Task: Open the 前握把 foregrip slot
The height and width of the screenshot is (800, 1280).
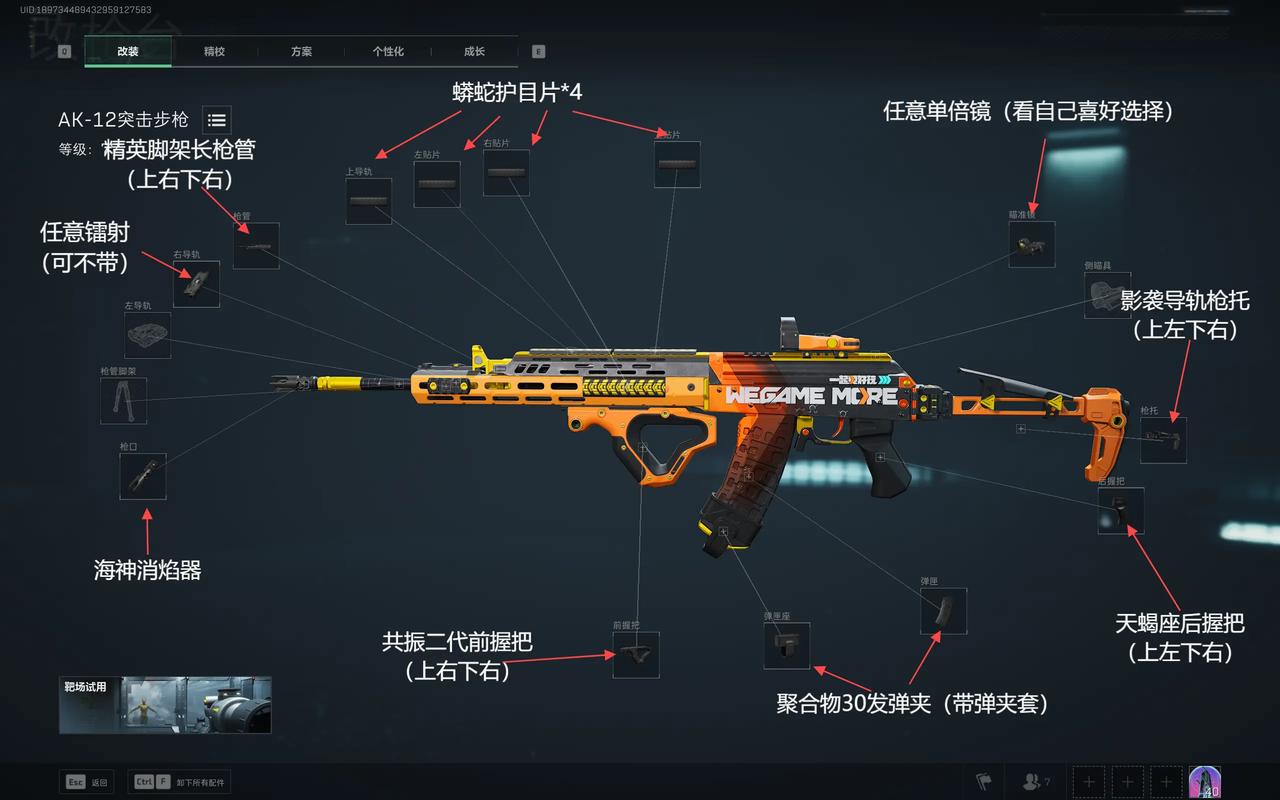Action: coord(635,653)
